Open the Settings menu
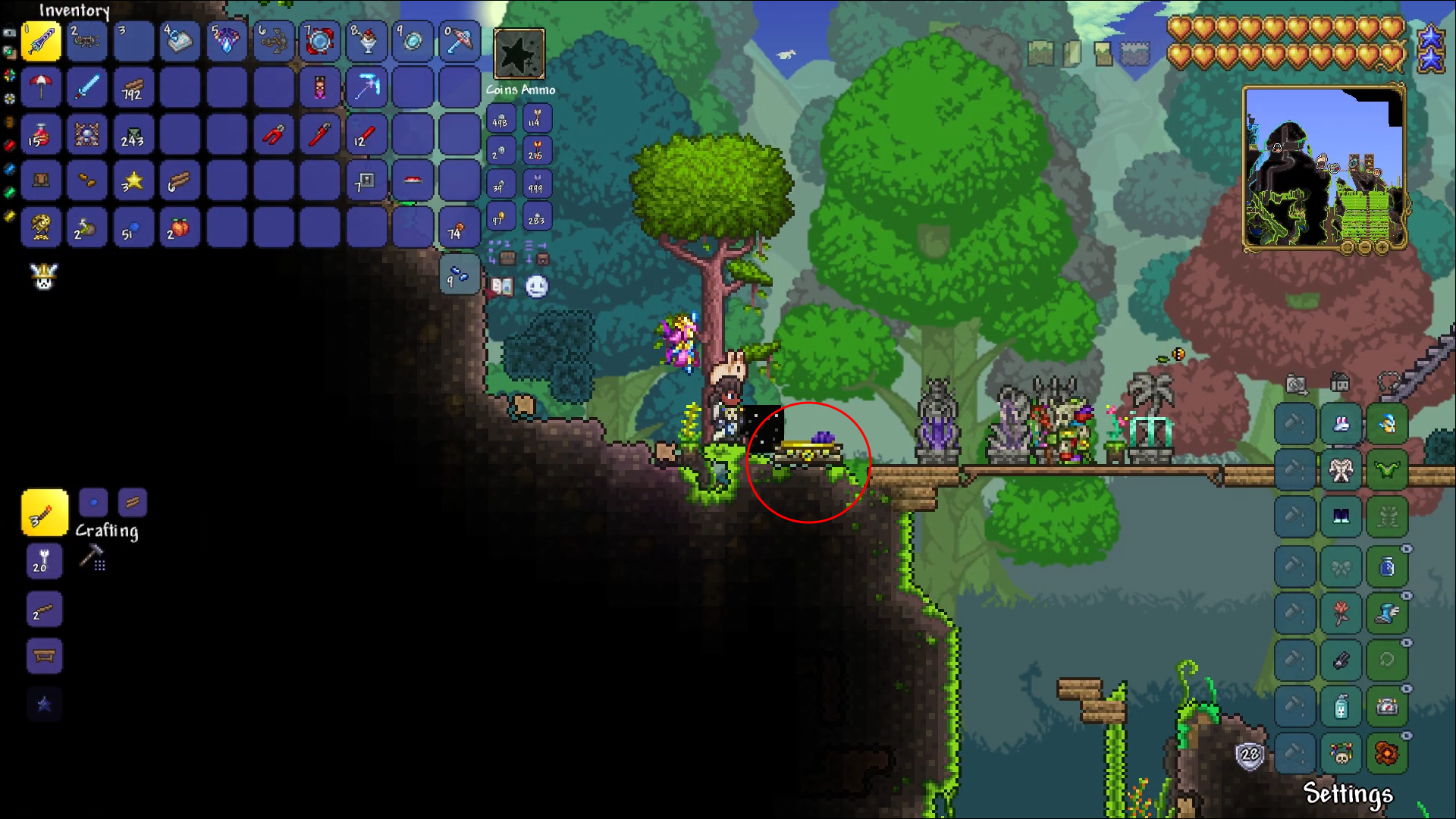1456x819 pixels. (x=1348, y=793)
